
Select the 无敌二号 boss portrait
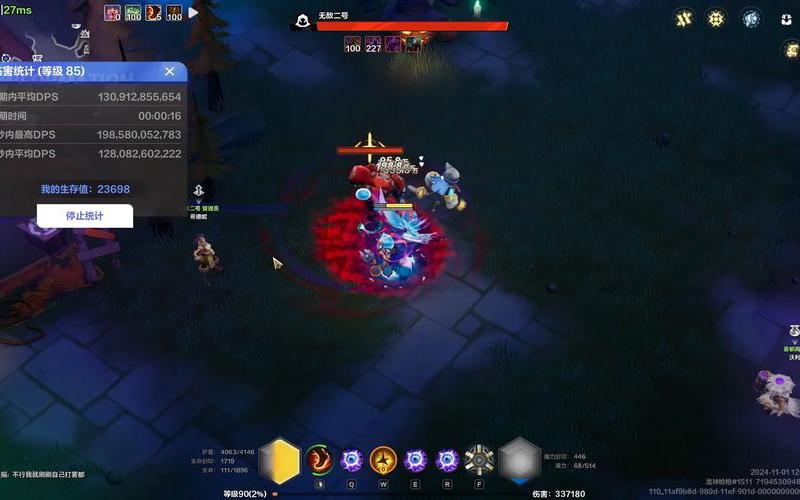[x=299, y=21]
